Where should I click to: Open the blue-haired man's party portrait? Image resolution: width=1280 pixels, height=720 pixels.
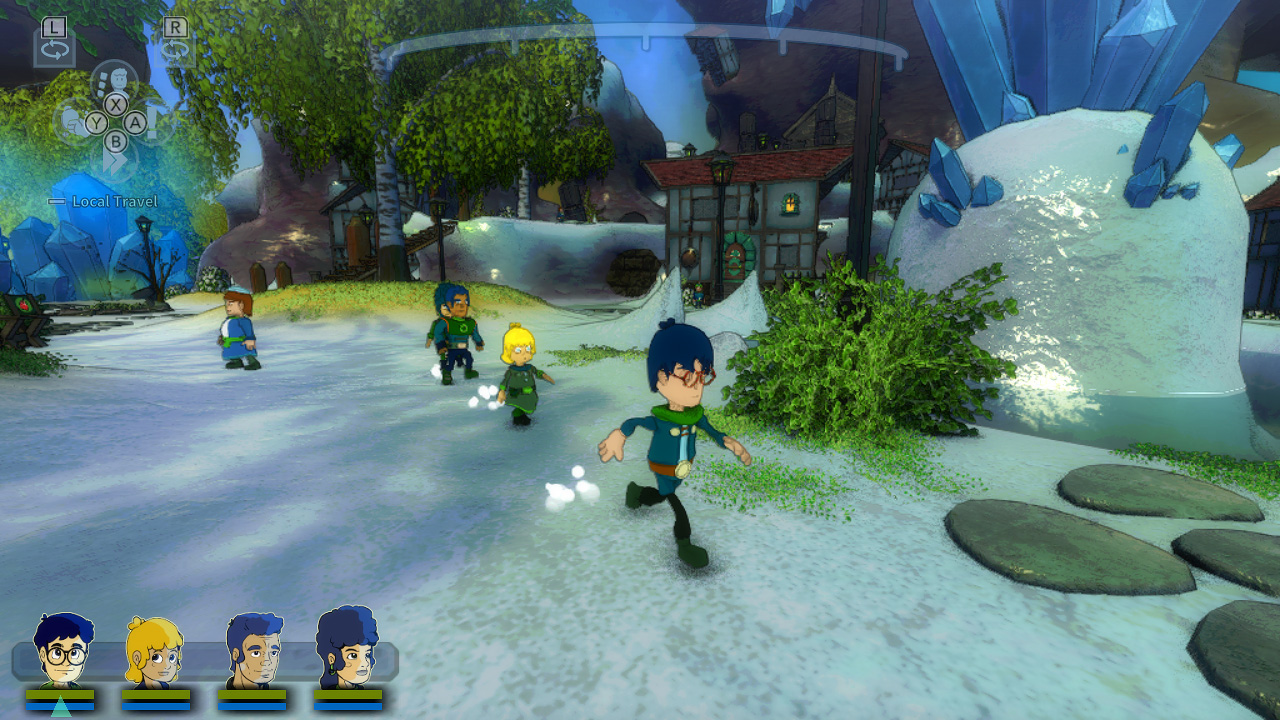(x=255, y=650)
